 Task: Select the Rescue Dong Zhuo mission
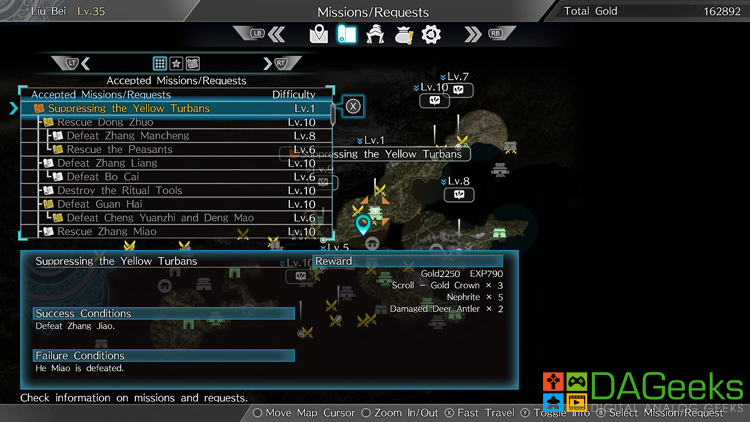103,122
